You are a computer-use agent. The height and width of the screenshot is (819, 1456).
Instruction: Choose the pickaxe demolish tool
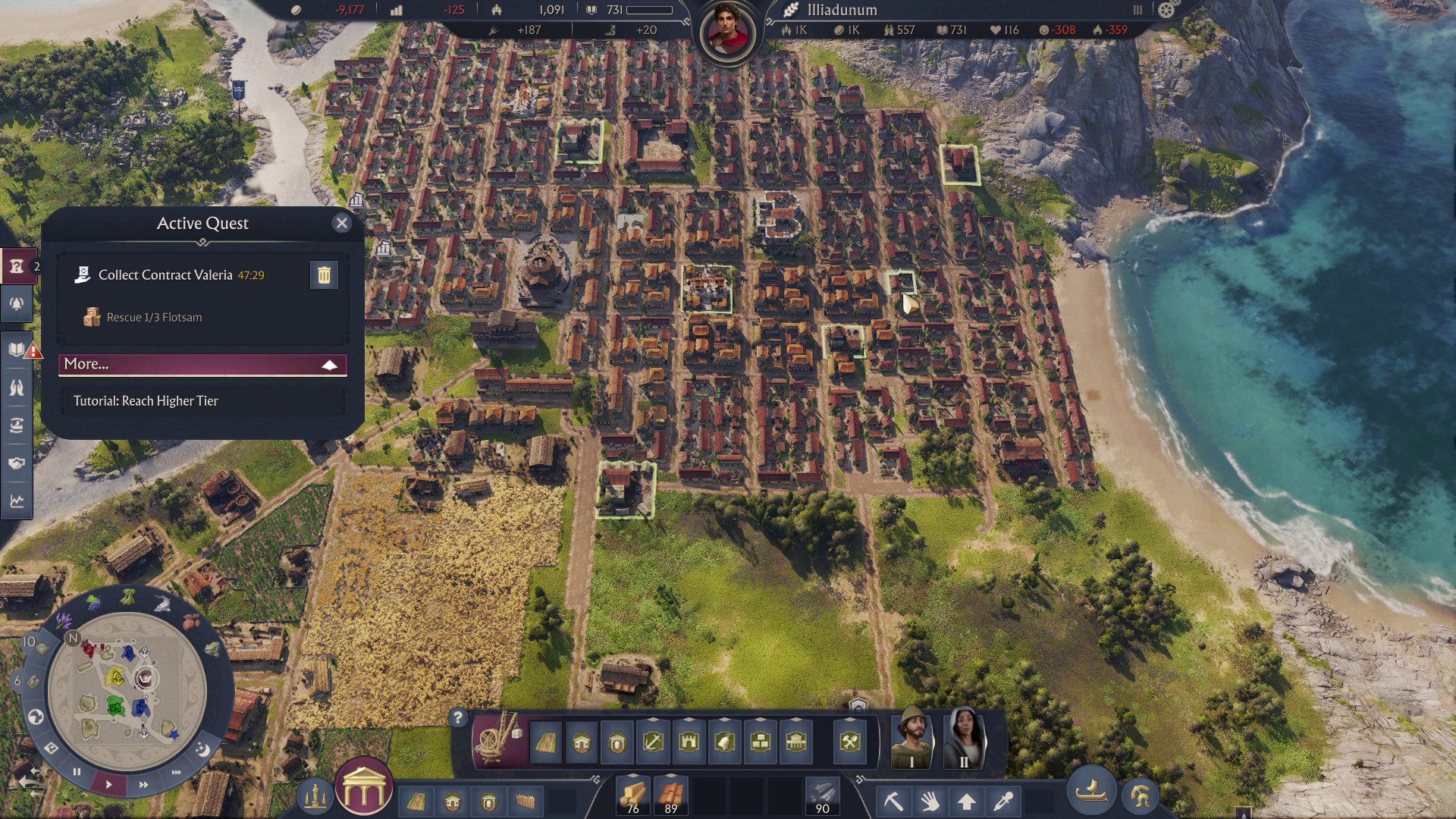[x=893, y=801]
